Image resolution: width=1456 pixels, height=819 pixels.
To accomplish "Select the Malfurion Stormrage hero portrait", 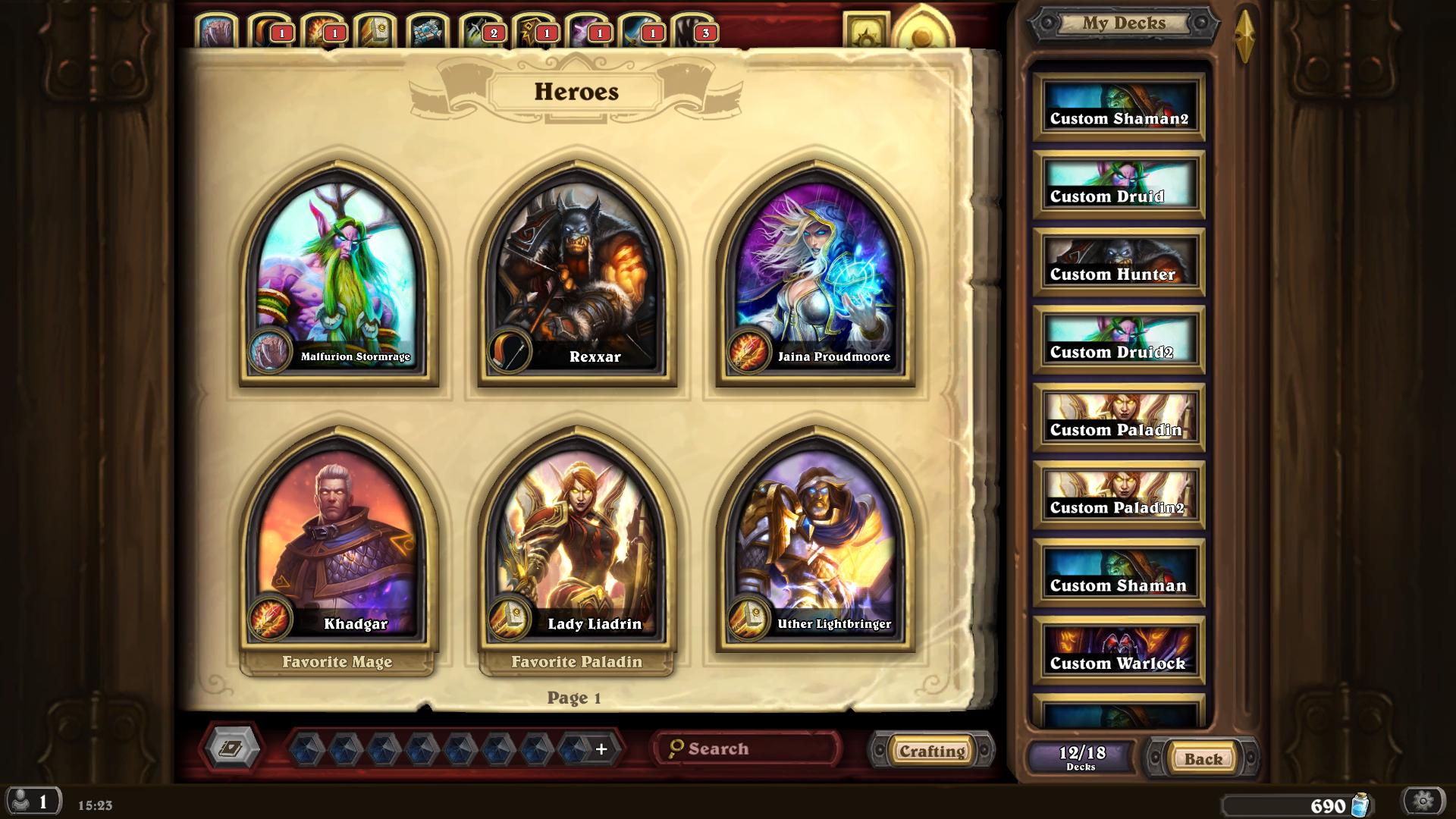I will (x=338, y=273).
